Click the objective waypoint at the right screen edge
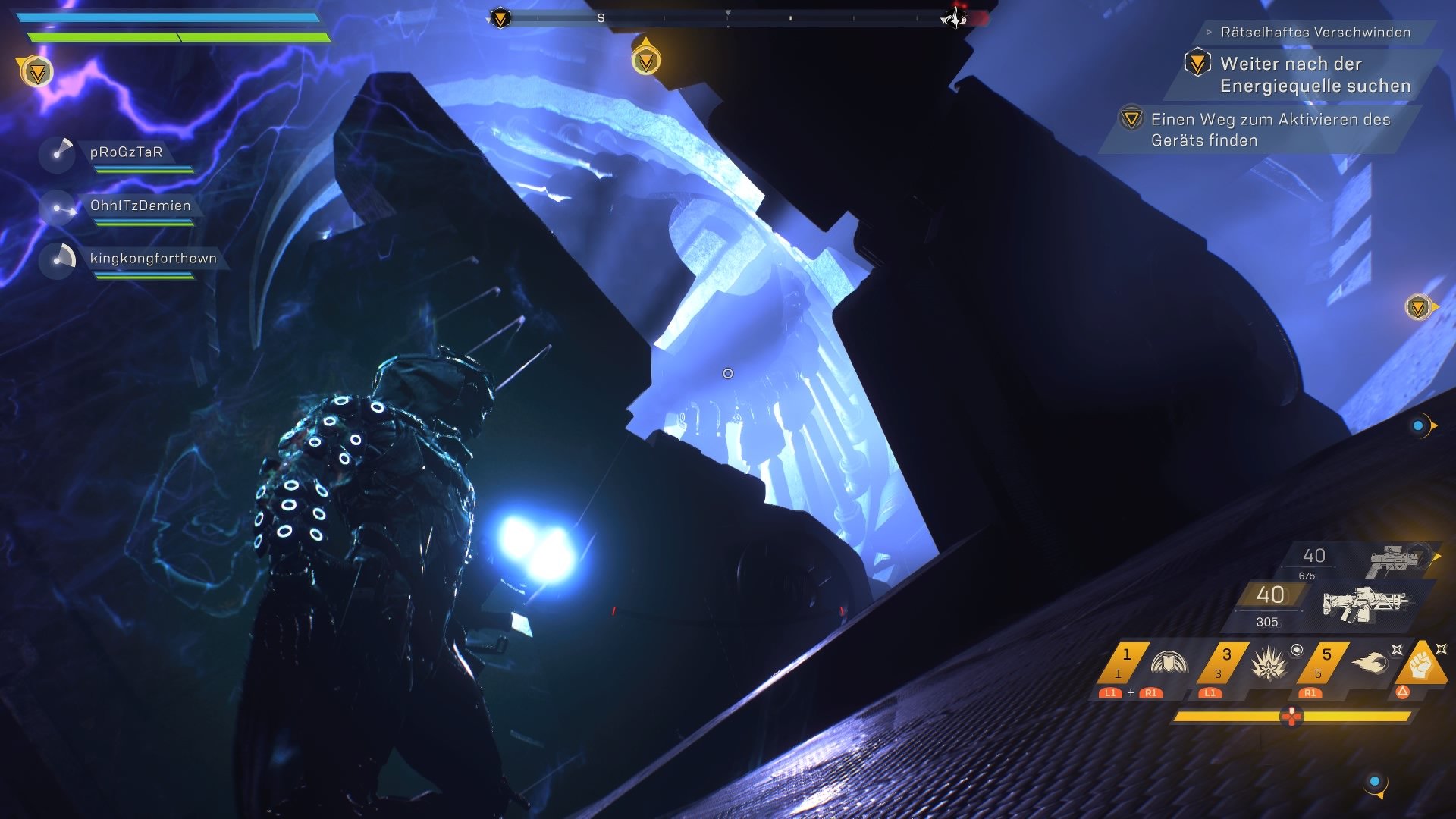Image resolution: width=1456 pixels, height=819 pixels. 1417,307
